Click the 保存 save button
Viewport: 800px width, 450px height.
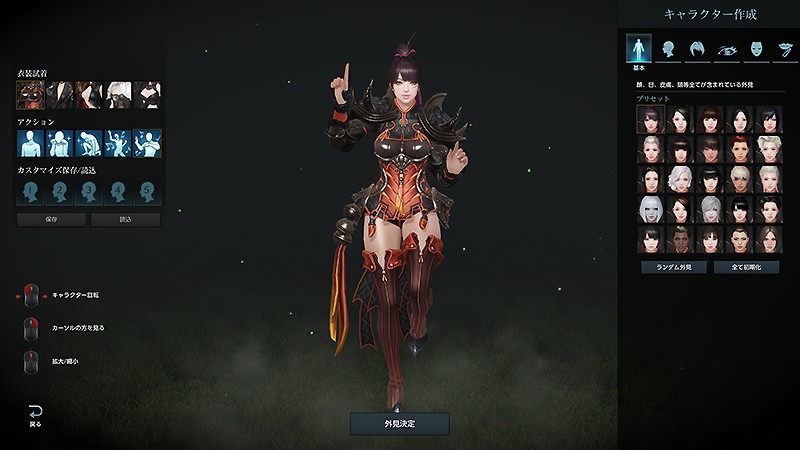(50, 219)
